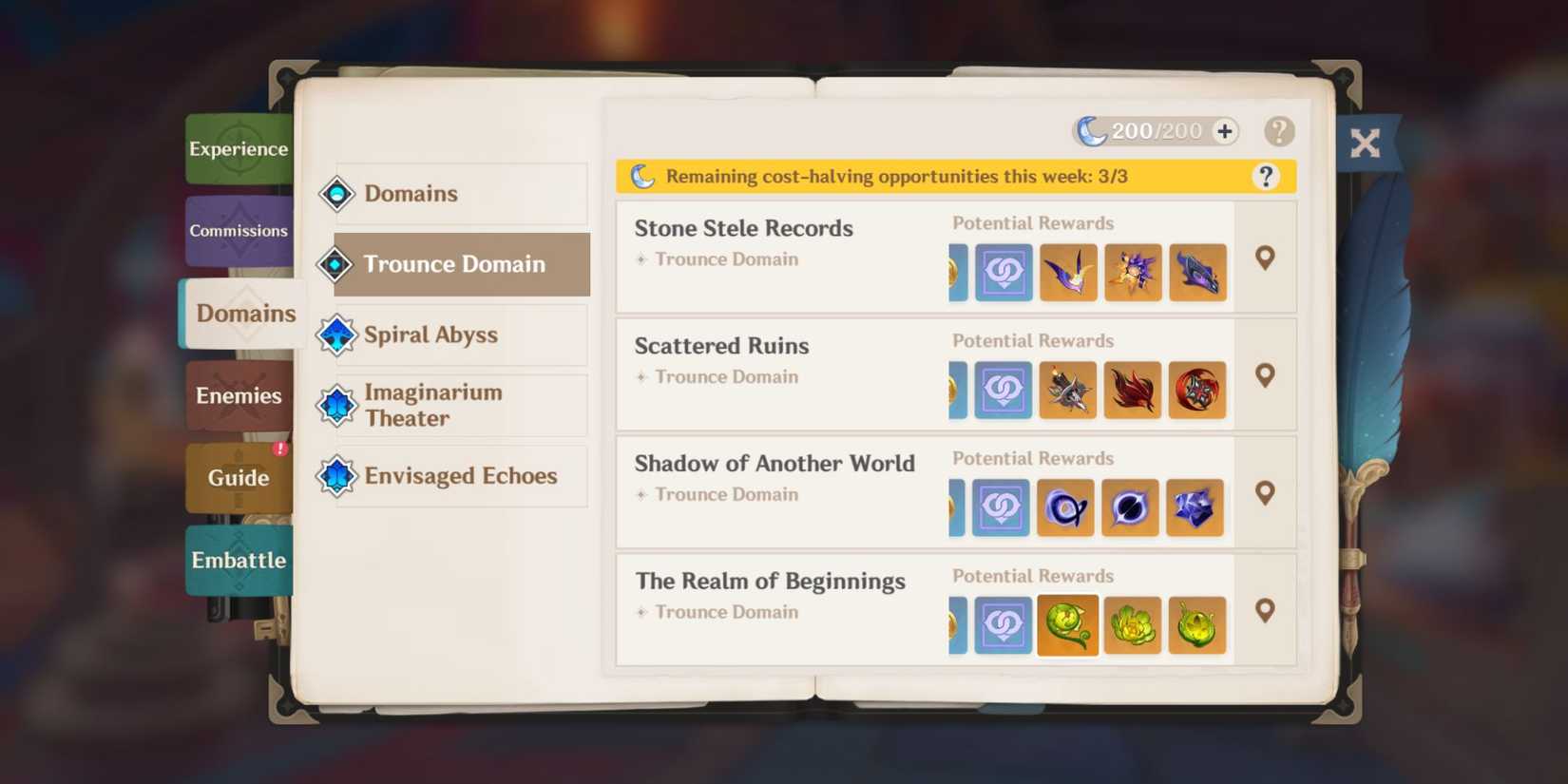Viewport: 1568px width, 784px height.
Task: Switch to the Experience tab
Action: [239, 148]
